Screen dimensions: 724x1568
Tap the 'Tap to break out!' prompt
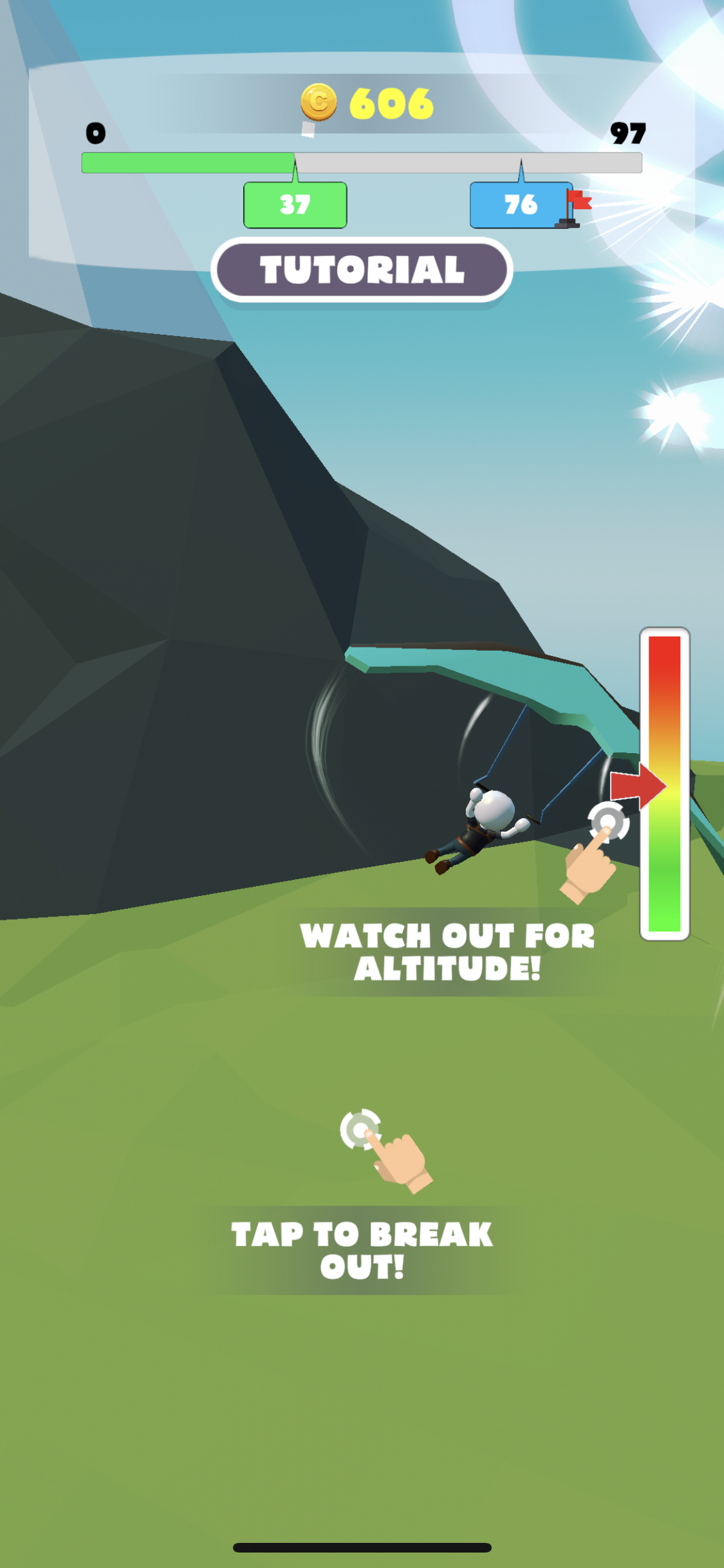[362, 1250]
